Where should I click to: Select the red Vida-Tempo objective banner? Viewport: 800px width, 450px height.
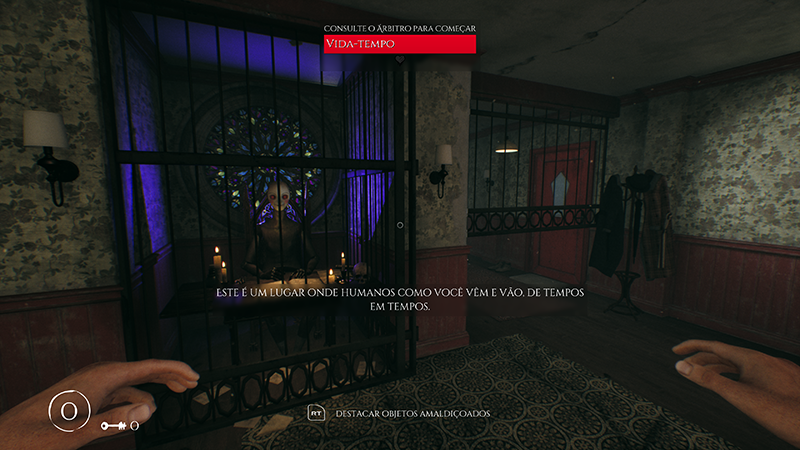pyautogui.click(x=399, y=44)
